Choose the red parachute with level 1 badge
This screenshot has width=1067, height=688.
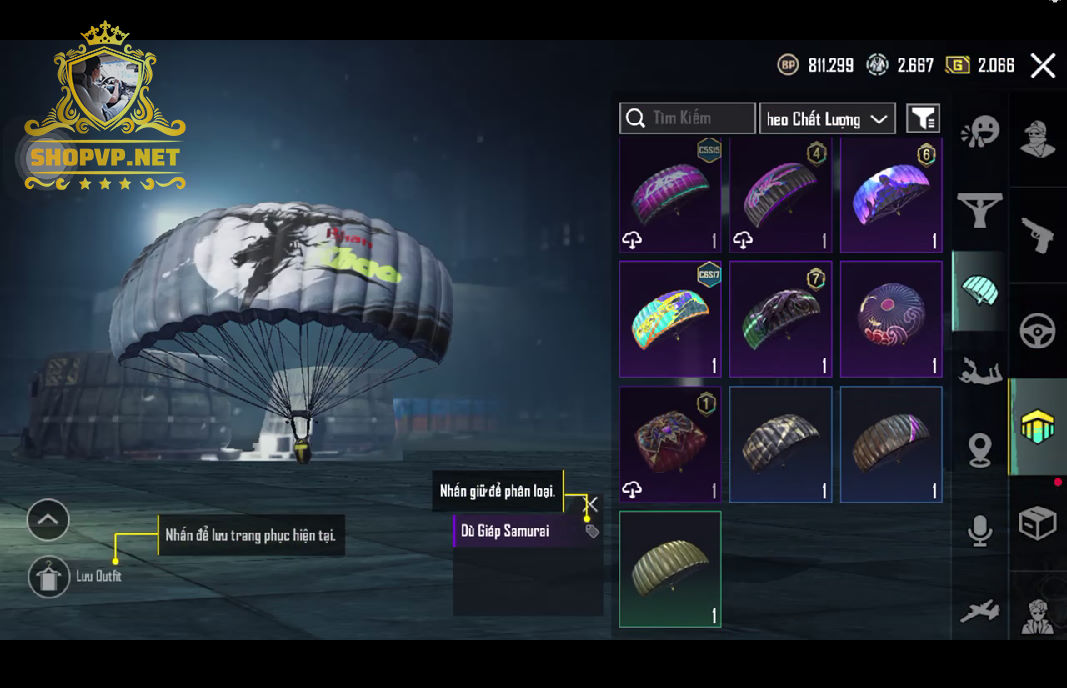click(x=670, y=444)
